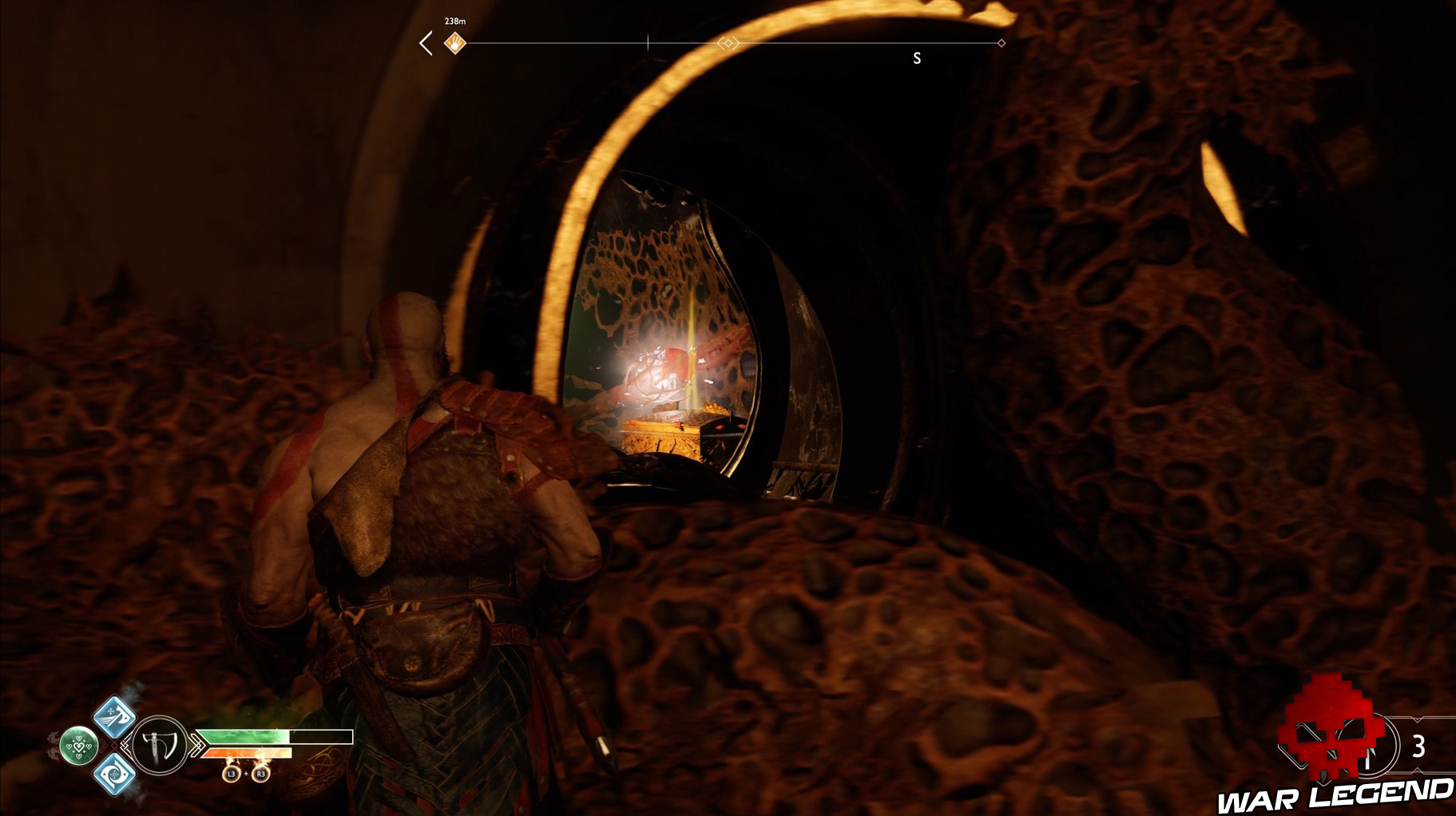Viewport: 1456px width, 816px height.
Task: Toggle the small diamond marker right of compass
Action: tap(1002, 43)
